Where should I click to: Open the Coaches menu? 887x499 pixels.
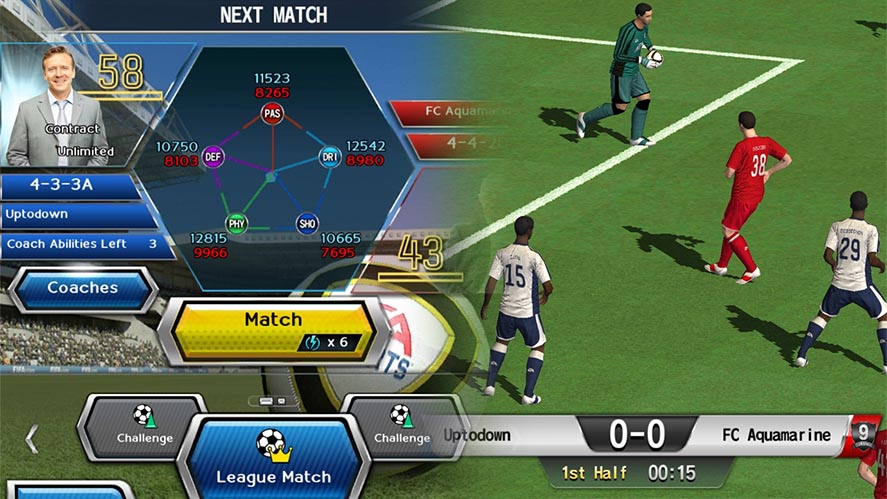coord(82,288)
